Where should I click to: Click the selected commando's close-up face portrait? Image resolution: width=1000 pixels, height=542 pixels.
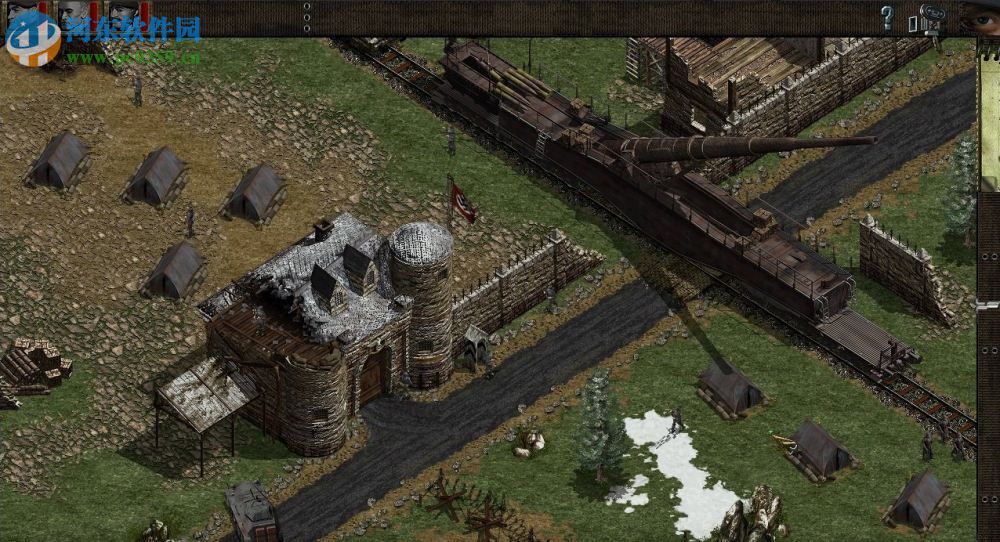coord(980,16)
